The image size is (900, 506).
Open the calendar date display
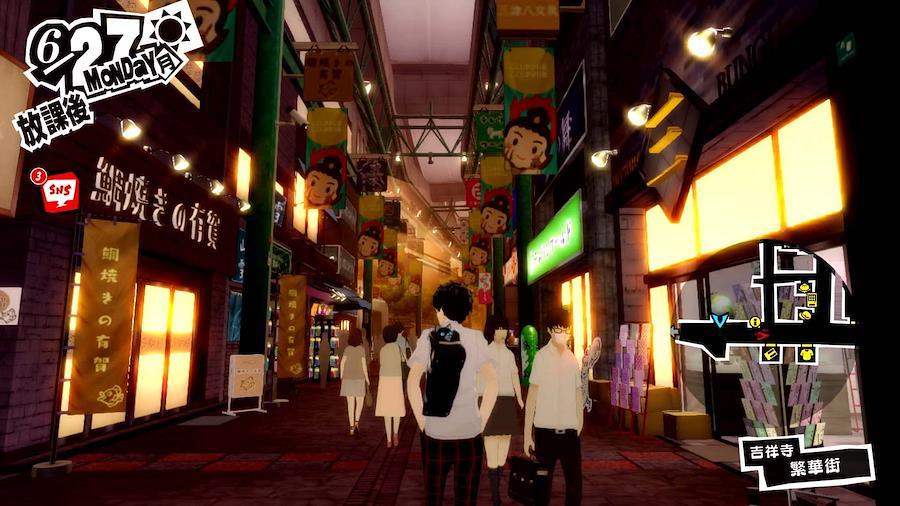(100, 55)
